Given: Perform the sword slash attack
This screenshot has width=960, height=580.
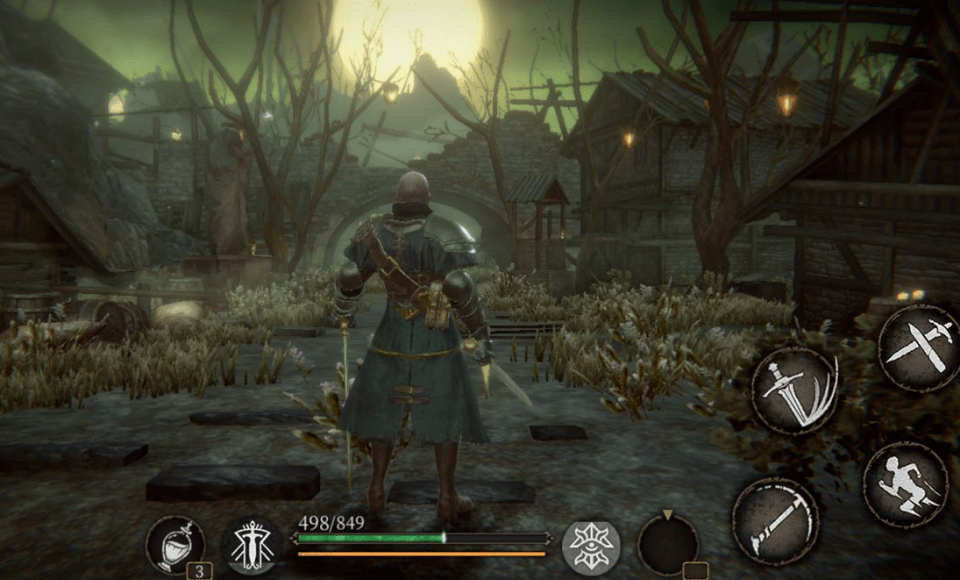Looking at the screenshot, I should coord(795,391).
